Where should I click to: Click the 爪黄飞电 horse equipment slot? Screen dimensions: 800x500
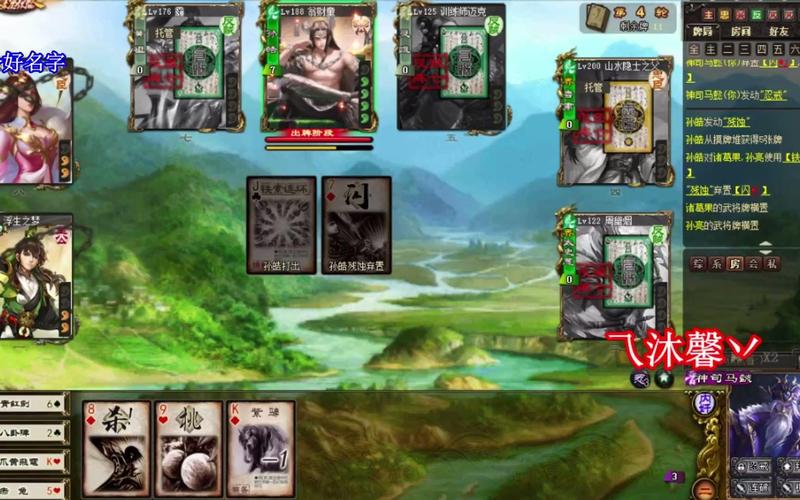[x=32, y=462]
